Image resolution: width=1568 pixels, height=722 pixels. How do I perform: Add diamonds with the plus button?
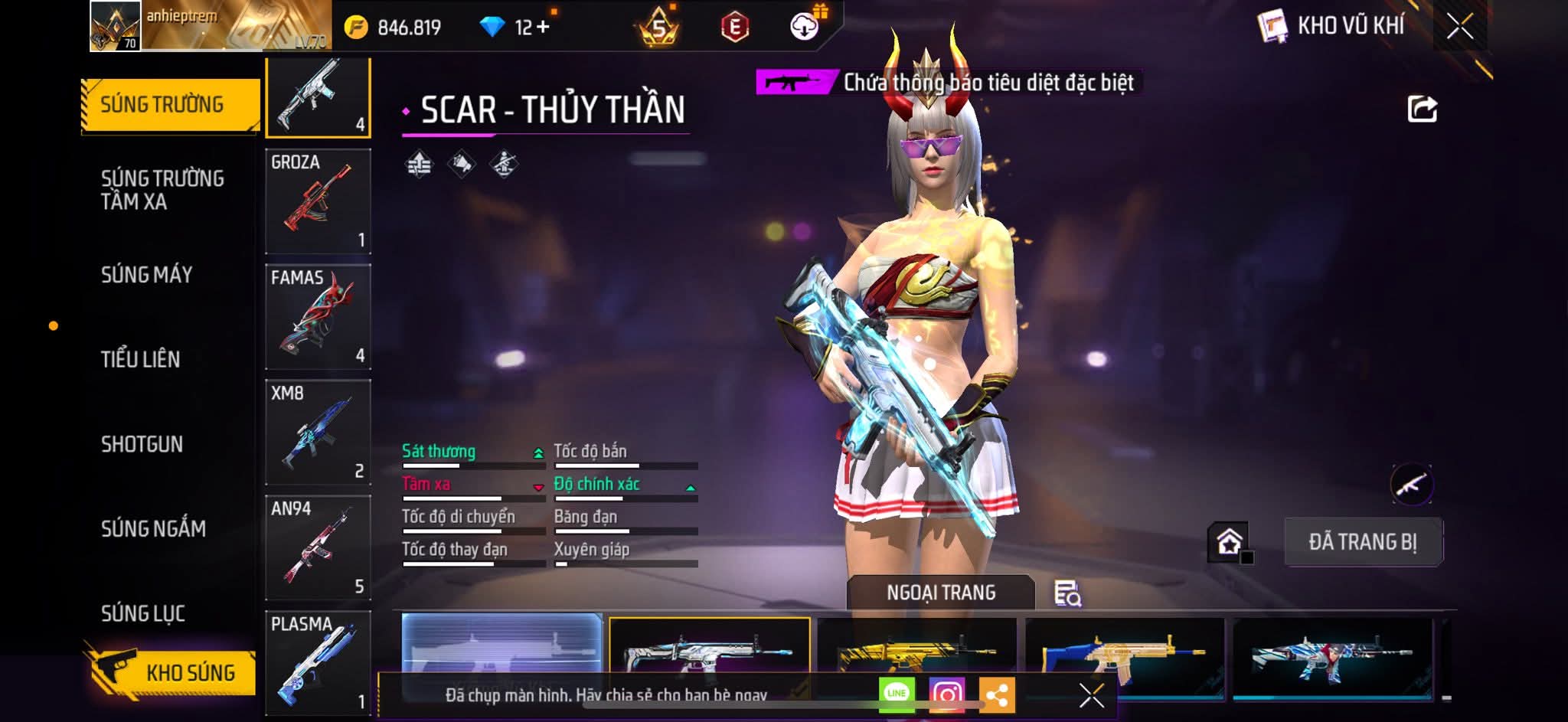click(x=543, y=28)
